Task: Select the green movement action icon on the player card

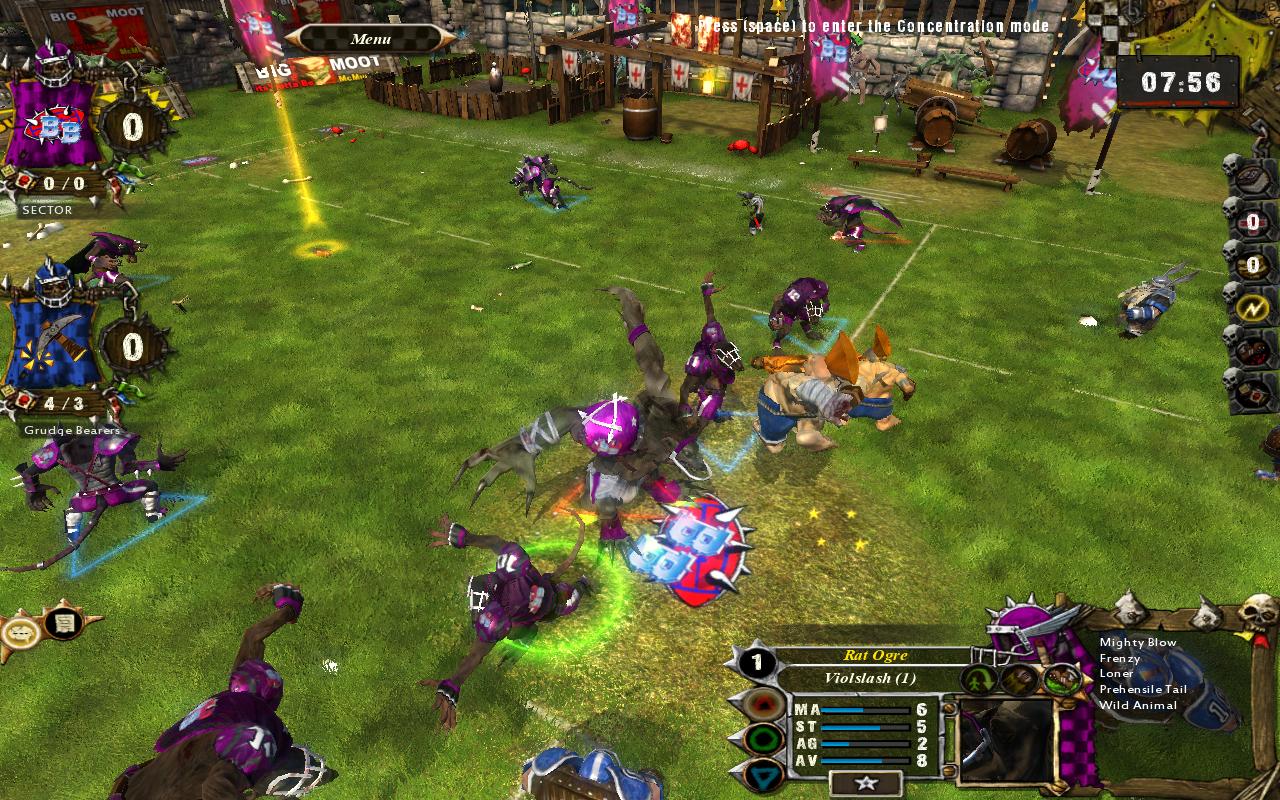Action: click(979, 679)
